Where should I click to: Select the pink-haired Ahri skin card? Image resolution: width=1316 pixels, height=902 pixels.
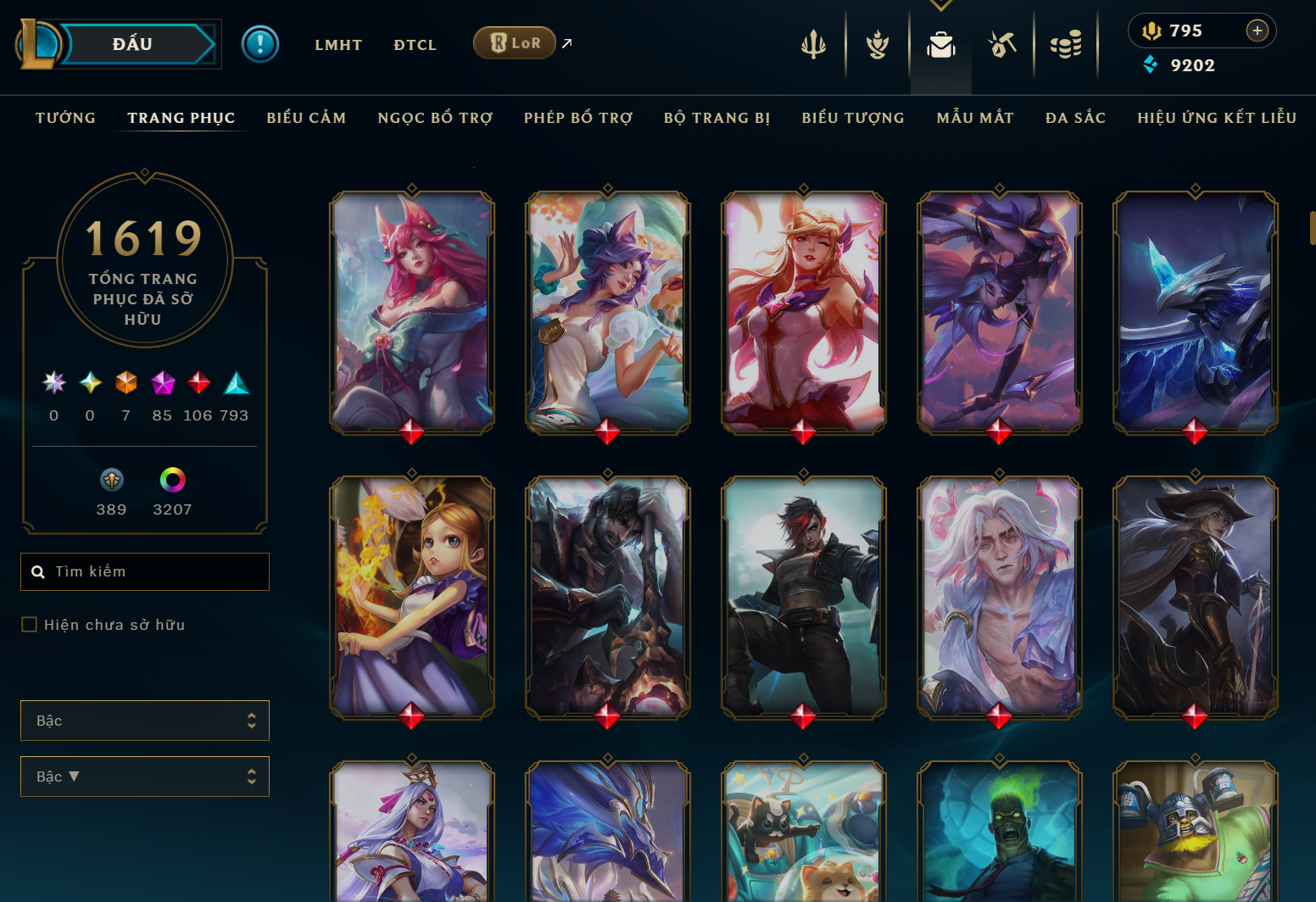412,315
